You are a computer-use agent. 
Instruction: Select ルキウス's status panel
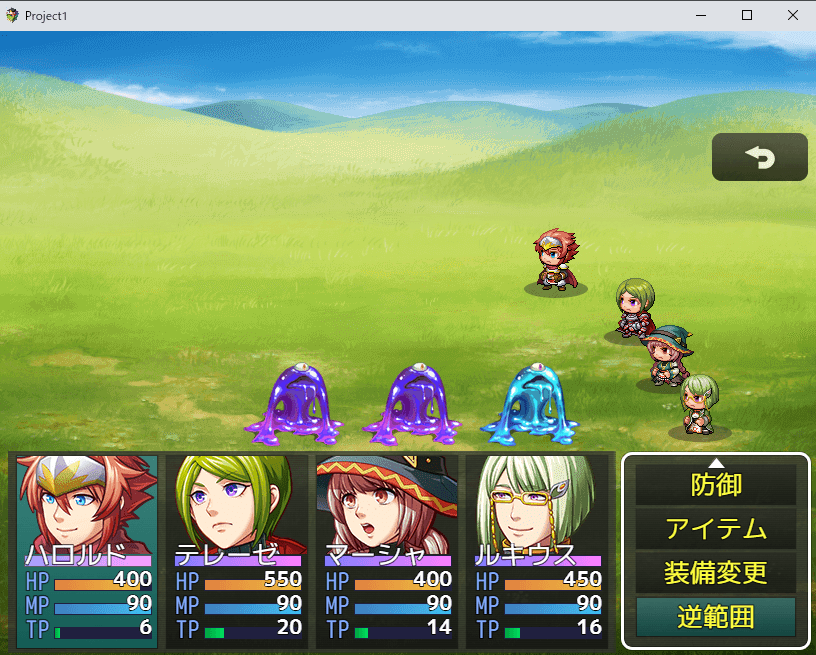point(538,550)
